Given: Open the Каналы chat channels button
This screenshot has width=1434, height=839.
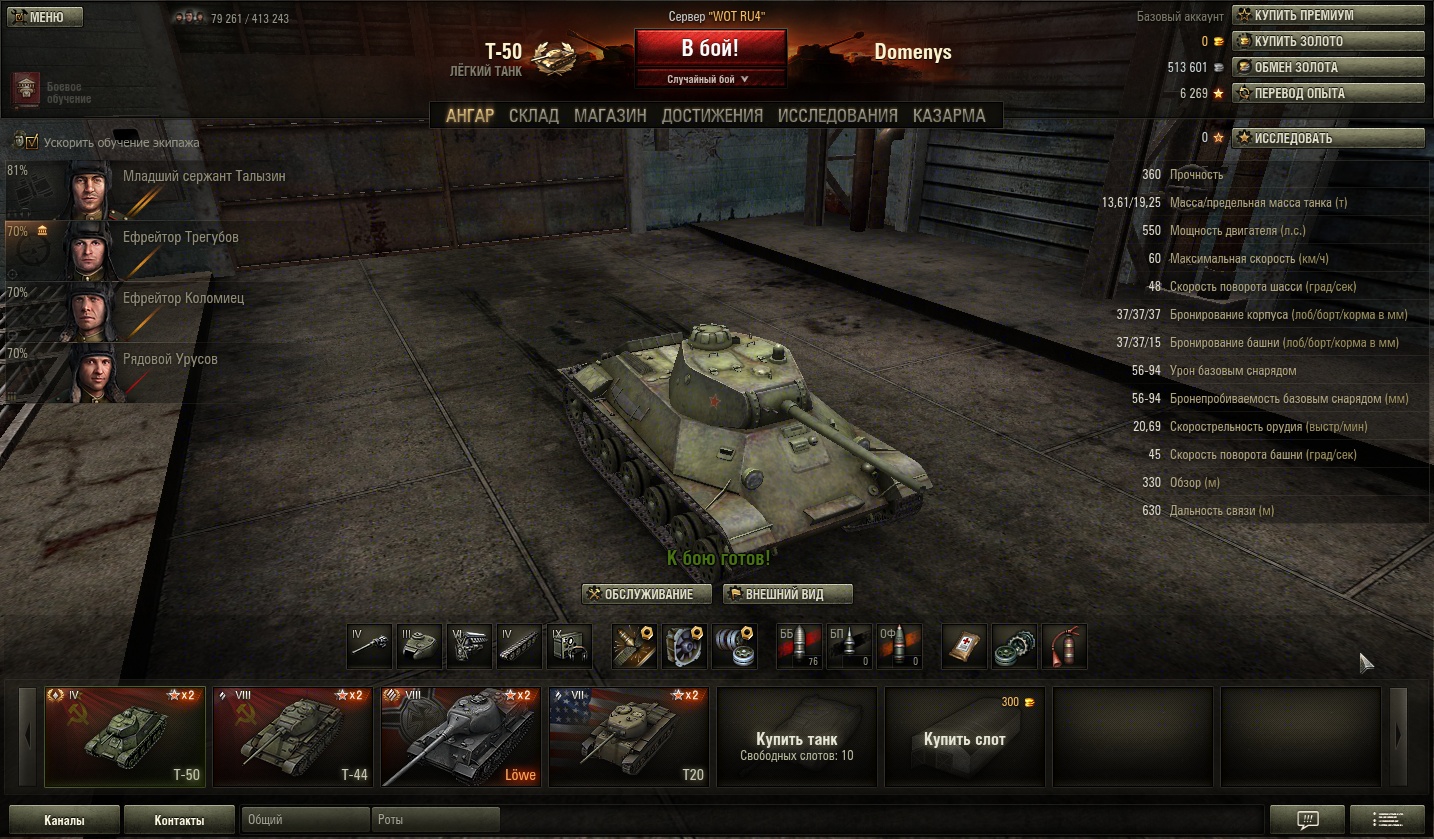Looking at the screenshot, I should tap(64, 820).
